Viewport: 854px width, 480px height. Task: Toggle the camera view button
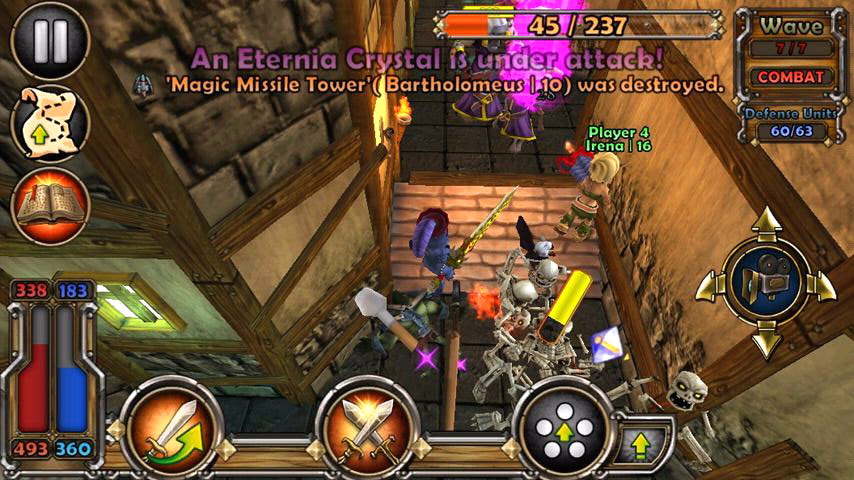point(765,283)
